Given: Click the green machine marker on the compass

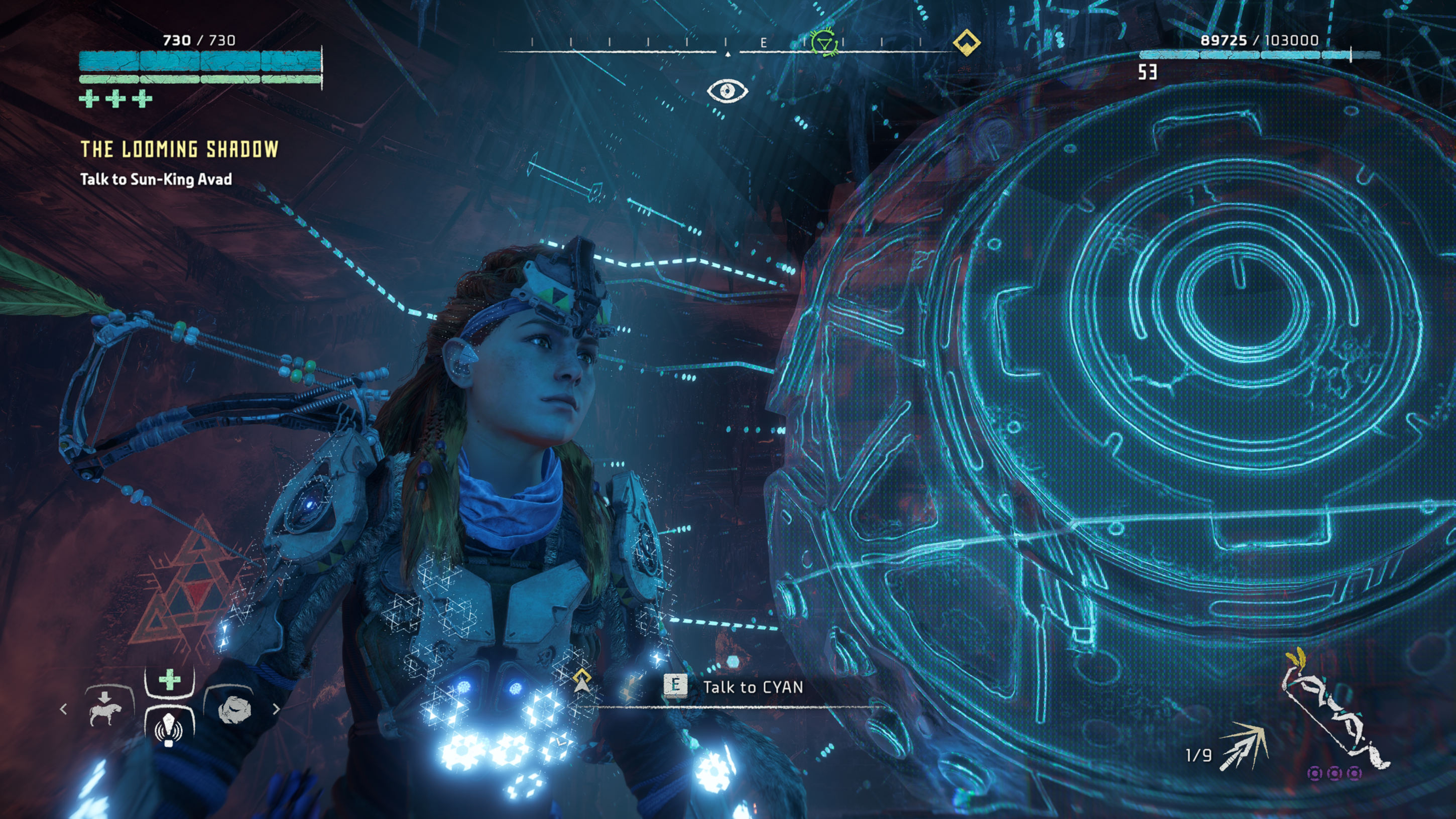Looking at the screenshot, I should pyautogui.click(x=824, y=43).
